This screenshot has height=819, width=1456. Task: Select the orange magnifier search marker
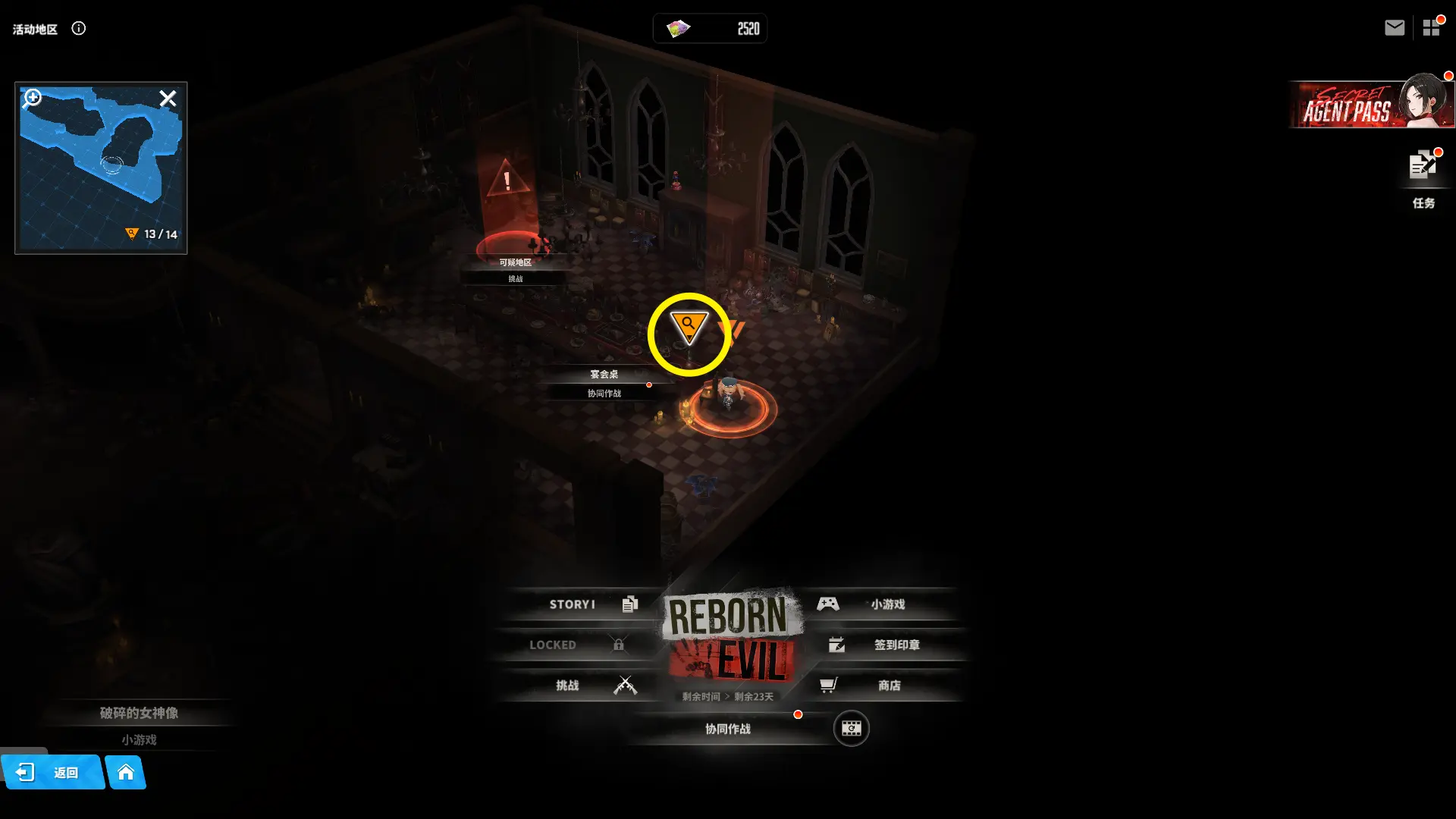689,327
